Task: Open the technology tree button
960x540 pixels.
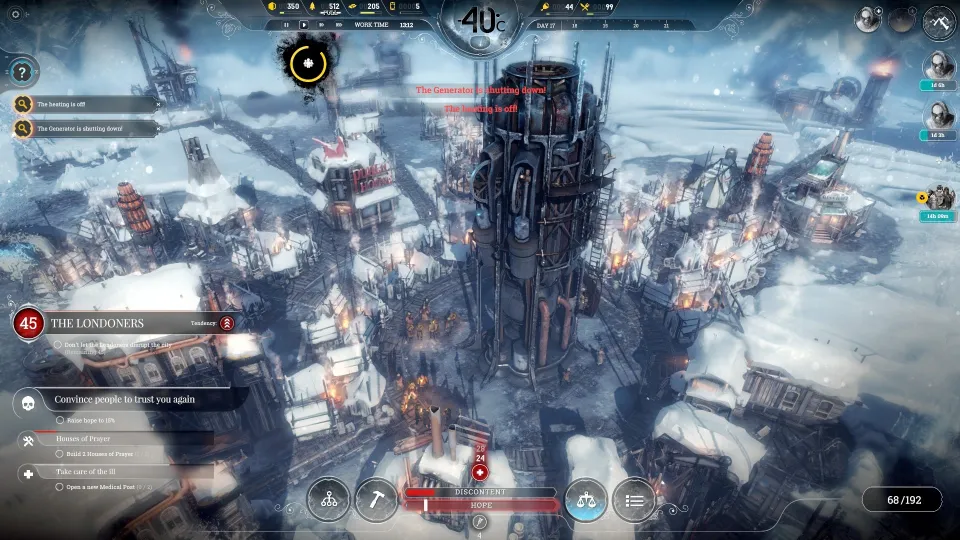Action: coord(327,500)
